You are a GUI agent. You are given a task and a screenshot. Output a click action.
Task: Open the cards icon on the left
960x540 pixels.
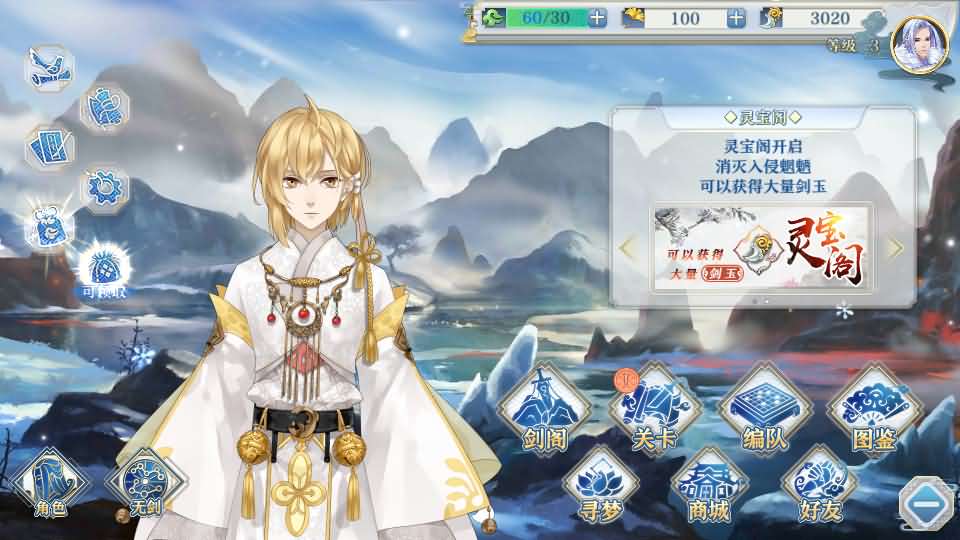coord(49,149)
